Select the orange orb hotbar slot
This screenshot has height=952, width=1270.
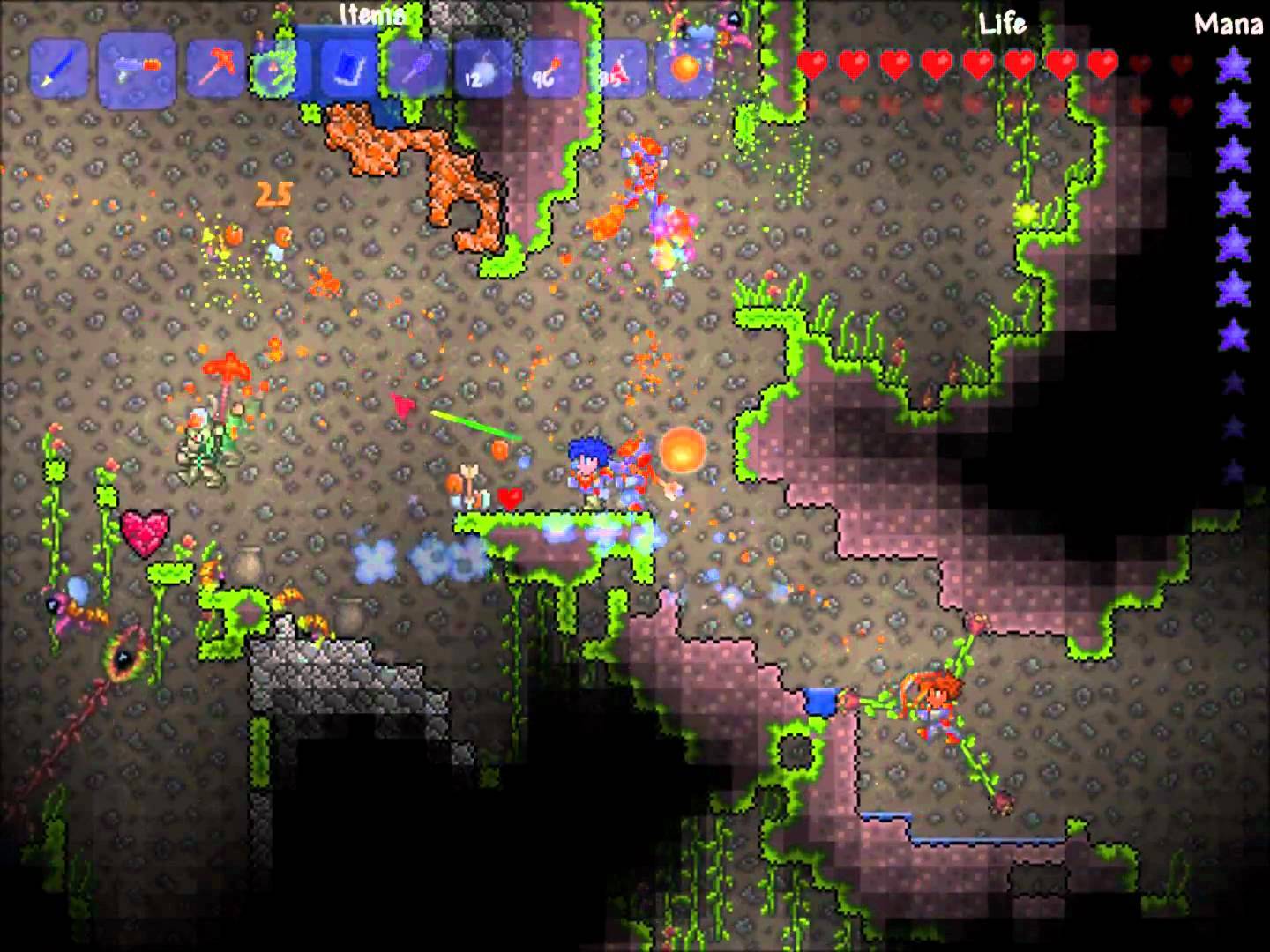click(x=684, y=69)
